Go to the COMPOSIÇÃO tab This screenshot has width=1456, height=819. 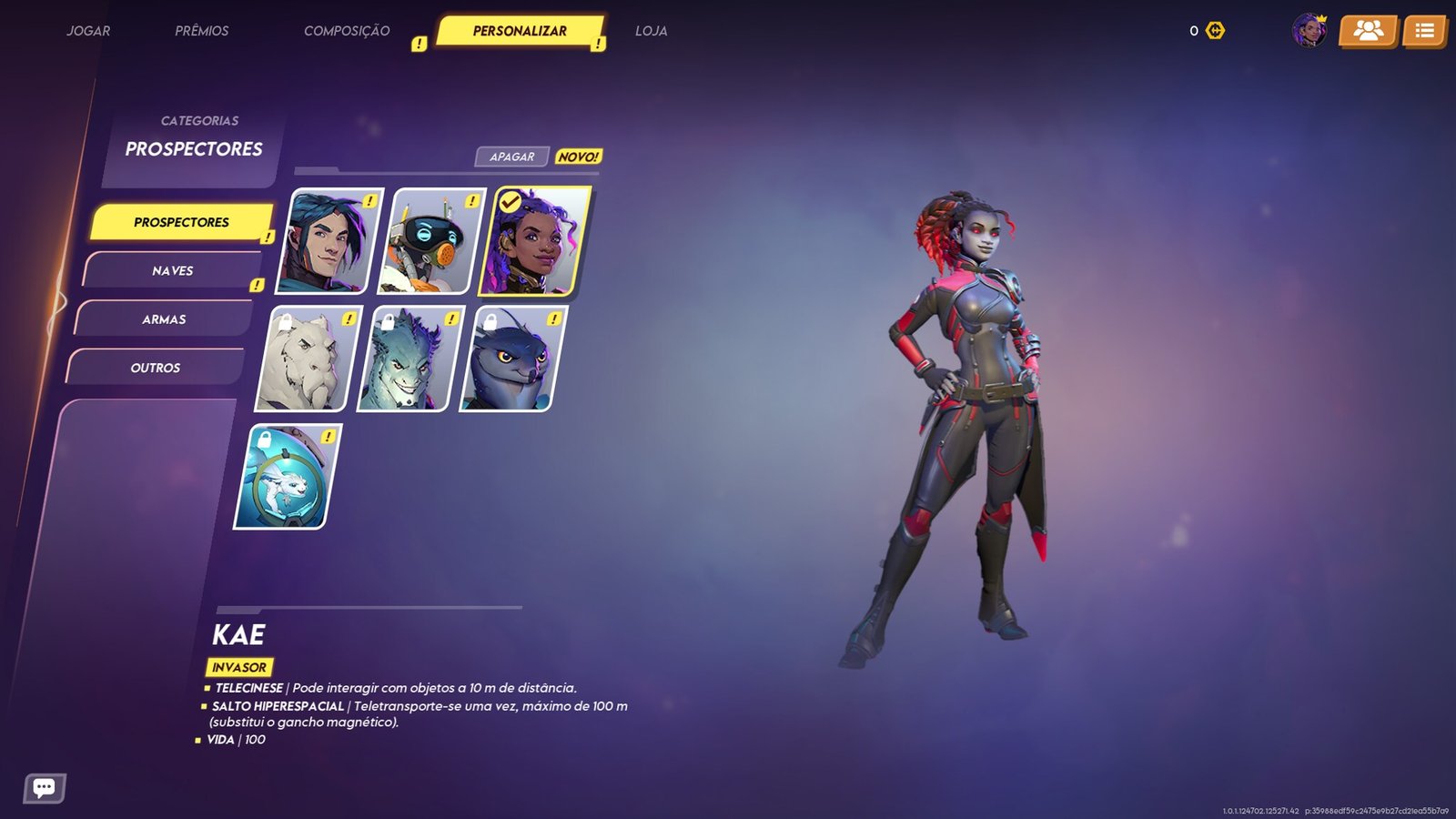coord(347,31)
